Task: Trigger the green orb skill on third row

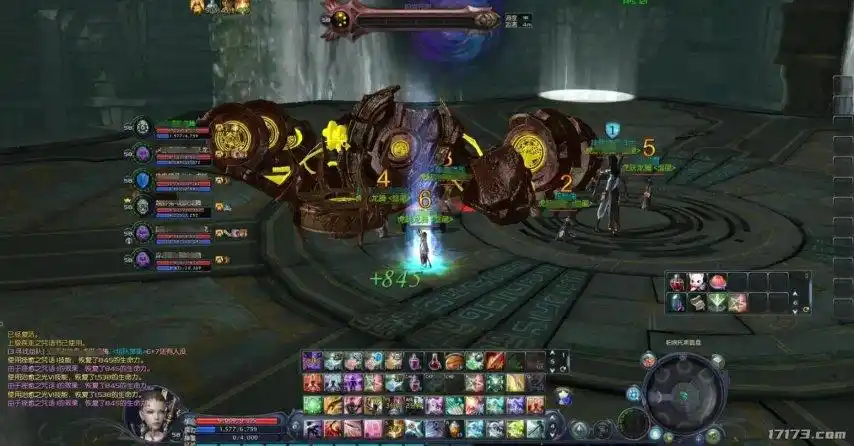Action: click(x=312, y=405)
